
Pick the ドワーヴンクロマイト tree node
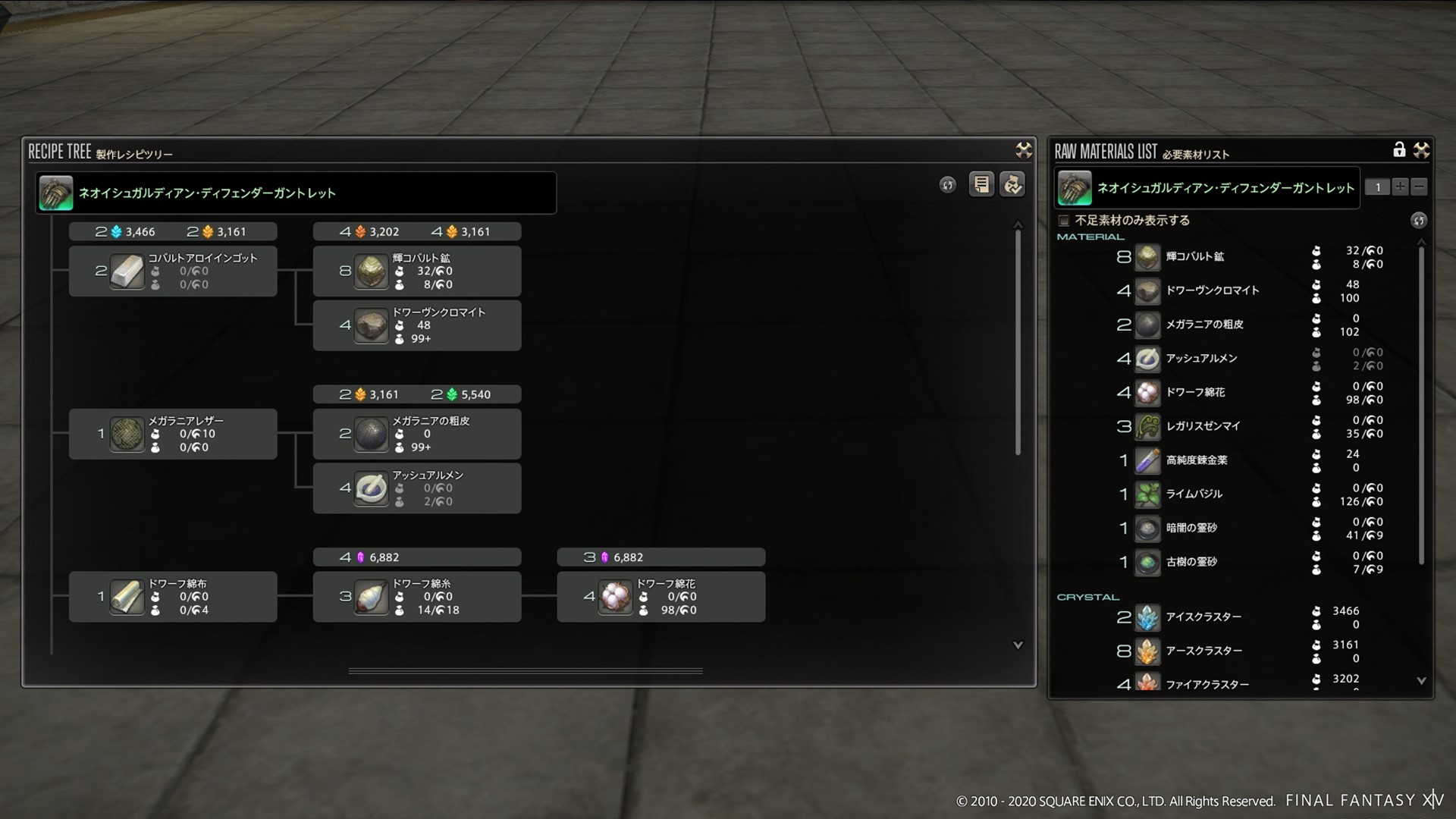point(416,325)
